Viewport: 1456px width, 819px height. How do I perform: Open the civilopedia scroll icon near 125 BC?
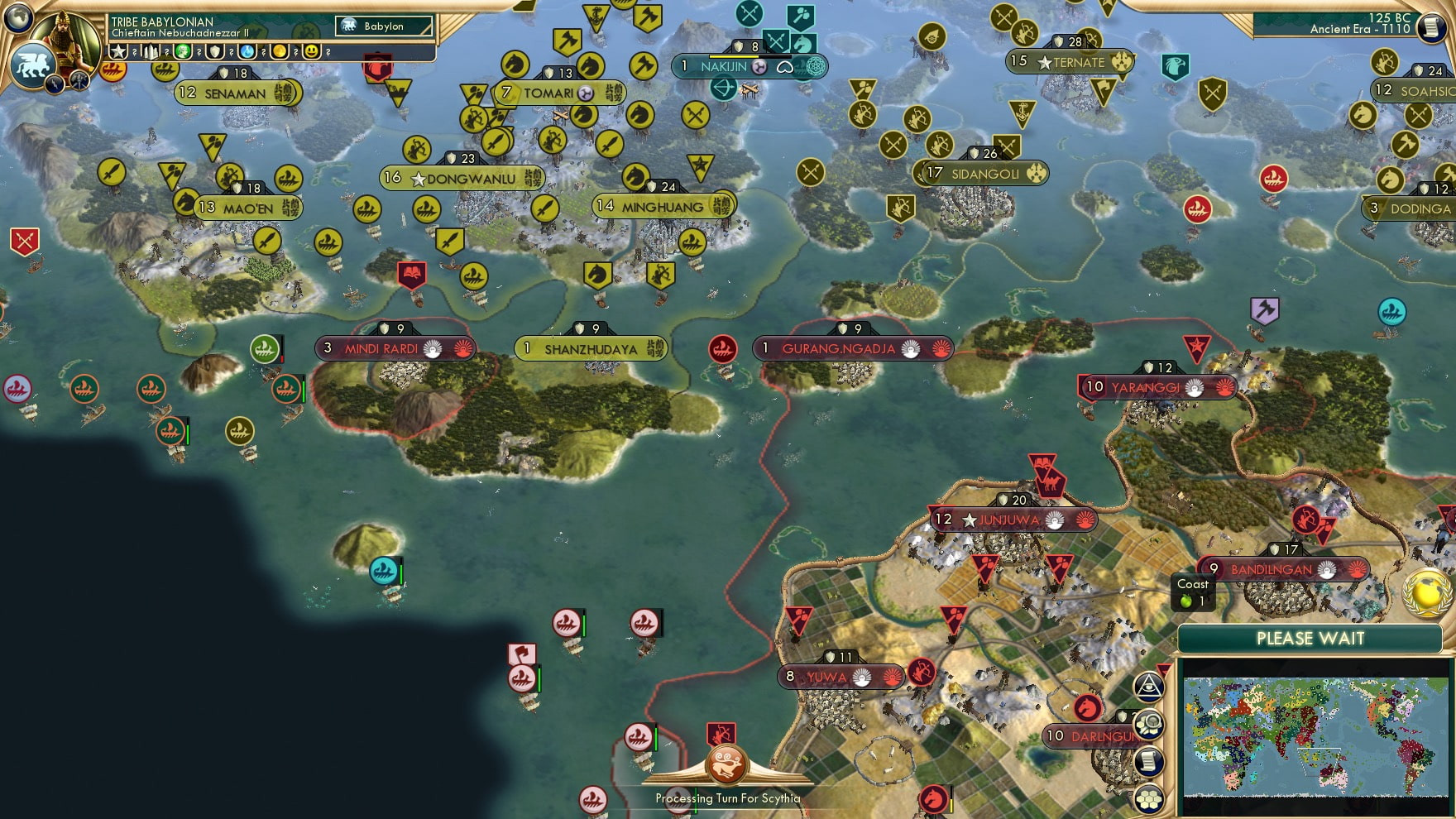click(x=1430, y=27)
